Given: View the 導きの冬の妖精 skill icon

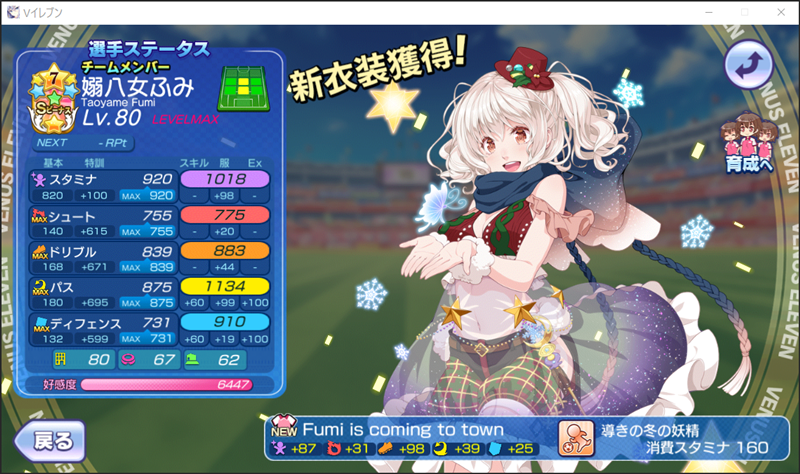Looking at the screenshot, I should pos(578,436).
